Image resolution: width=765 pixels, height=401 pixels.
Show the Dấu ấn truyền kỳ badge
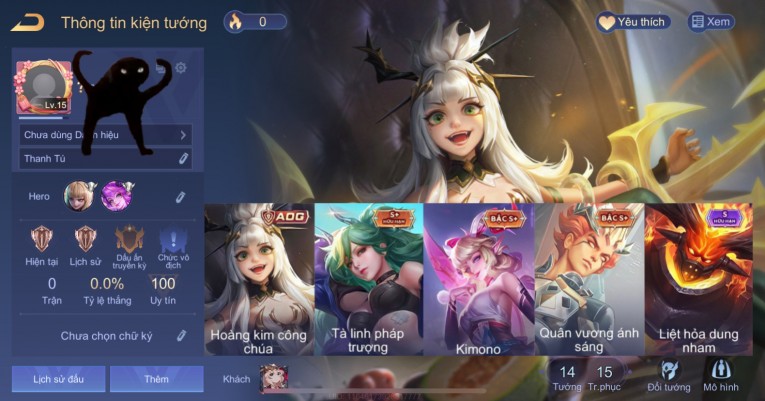[x=129, y=245]
